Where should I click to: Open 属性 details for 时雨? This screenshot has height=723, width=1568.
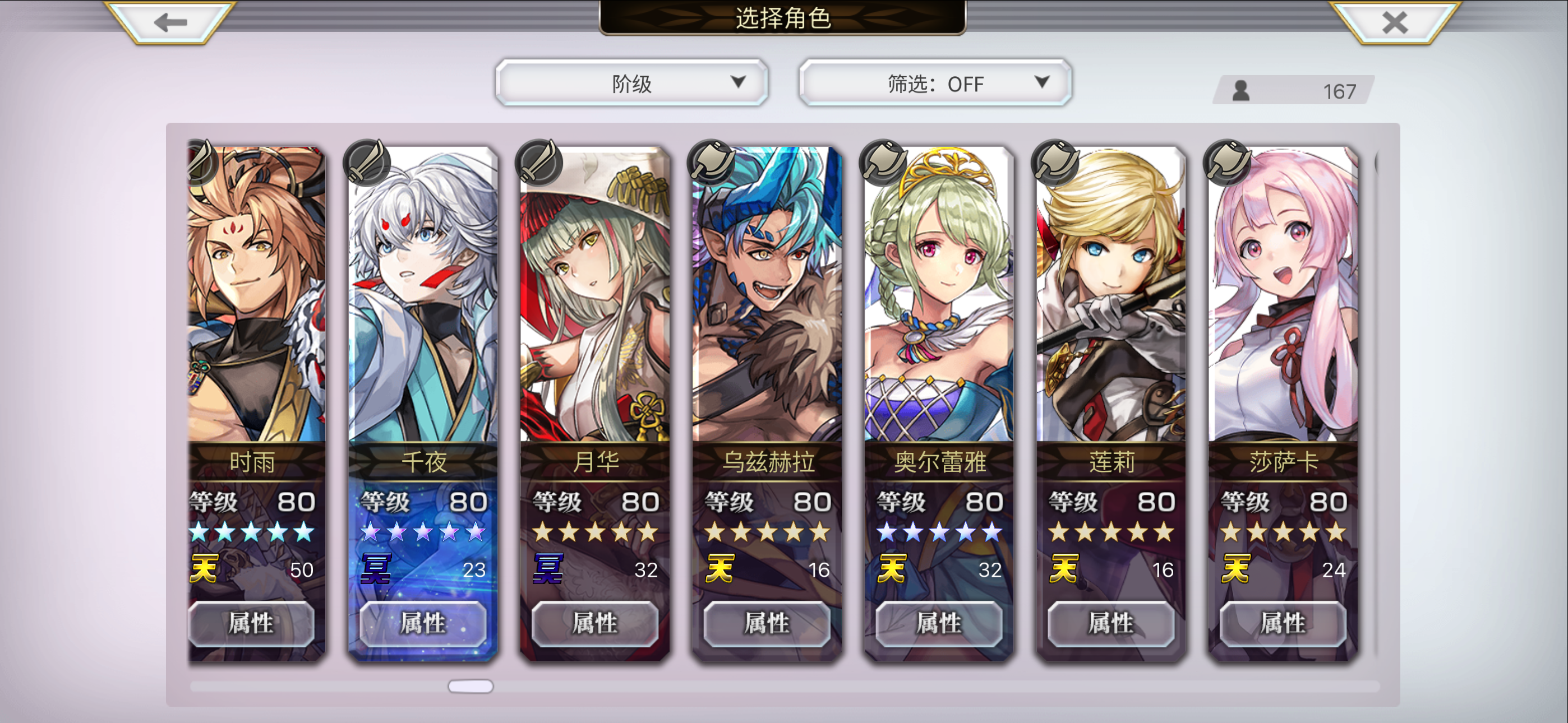[x=252, y=624]
